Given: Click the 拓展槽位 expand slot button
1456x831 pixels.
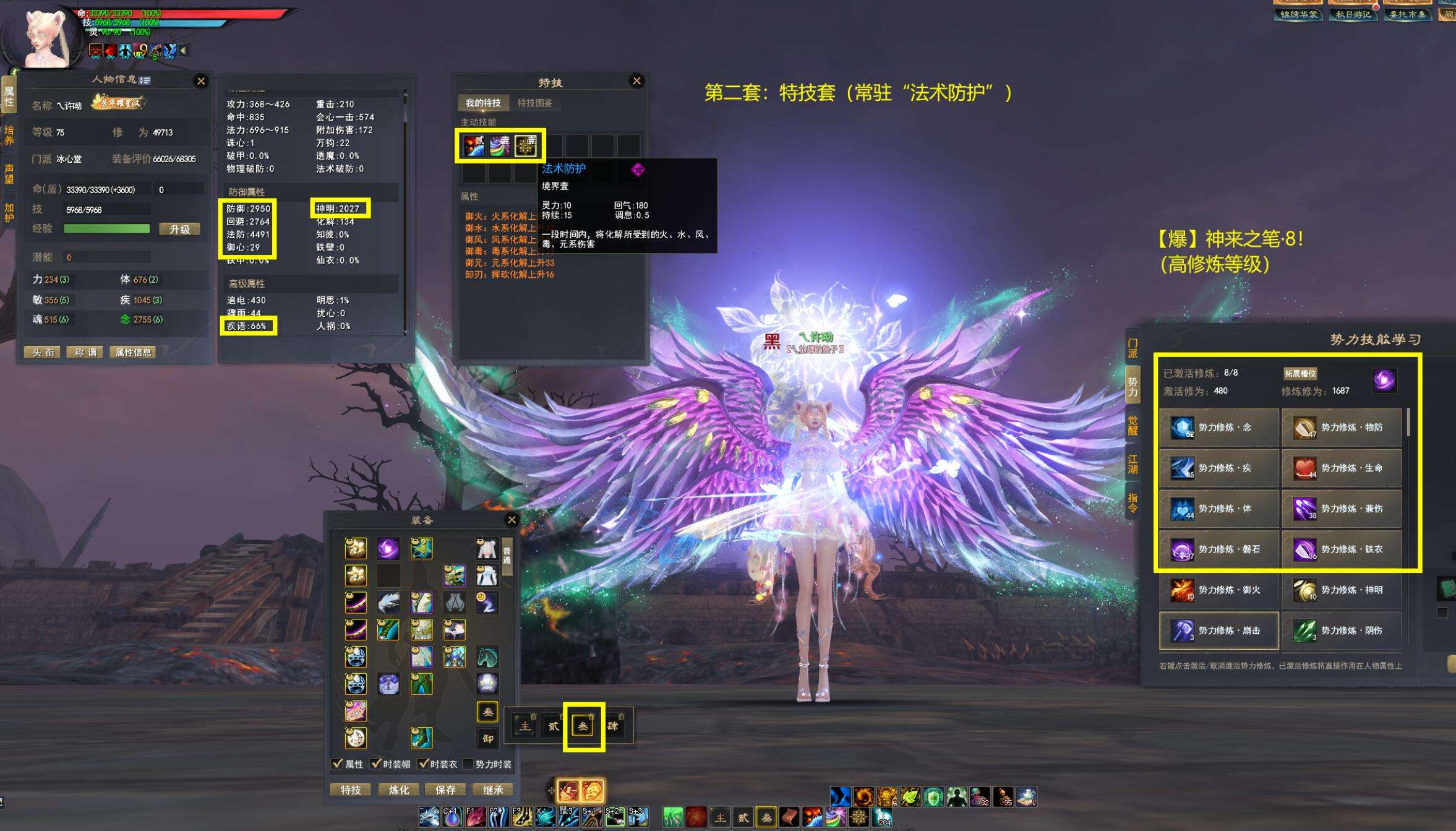Looking at the screenshot, I should coord(1300,373).
